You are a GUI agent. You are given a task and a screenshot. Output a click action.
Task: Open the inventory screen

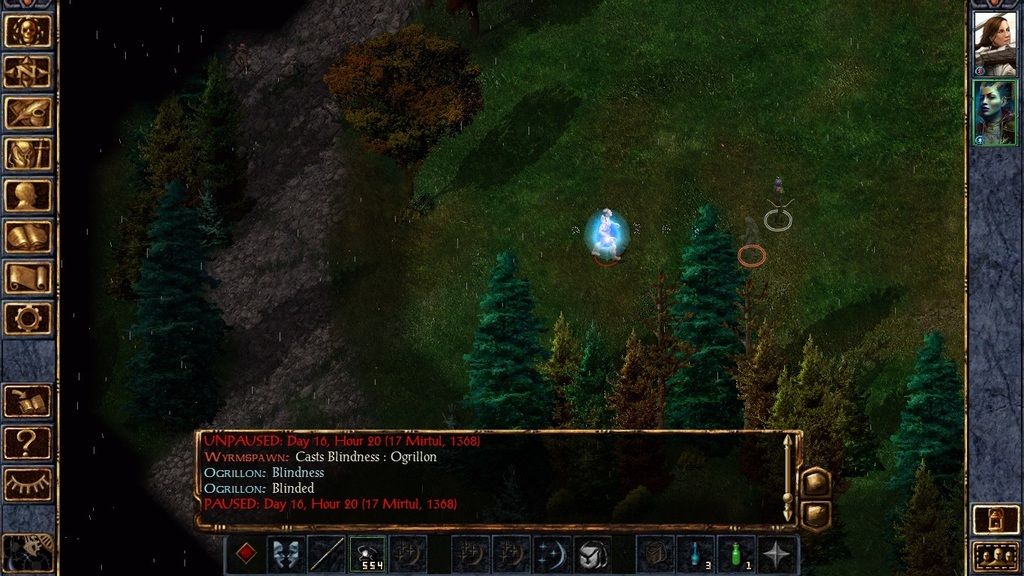coord(28,154)
